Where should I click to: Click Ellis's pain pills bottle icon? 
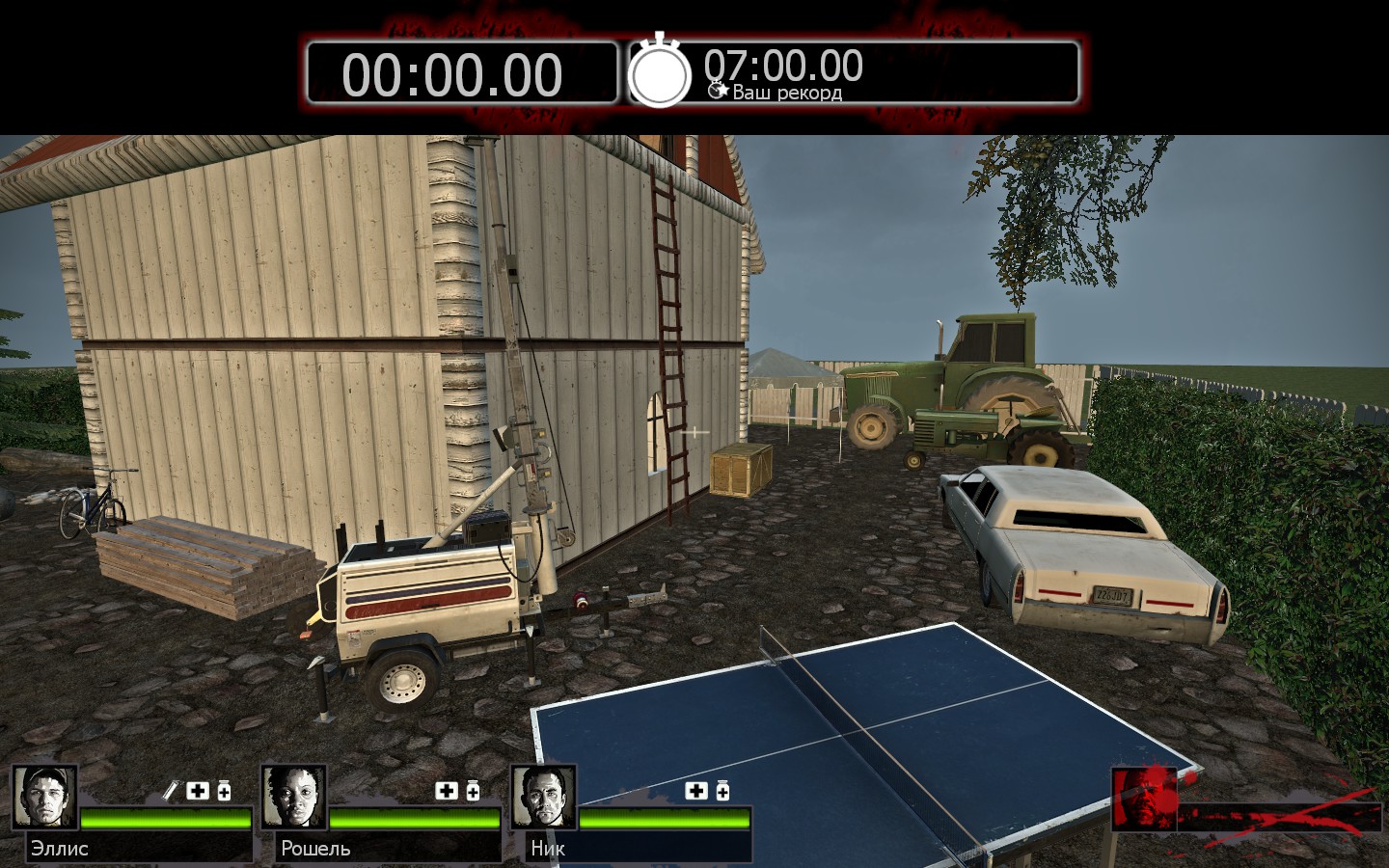point(224,791)
